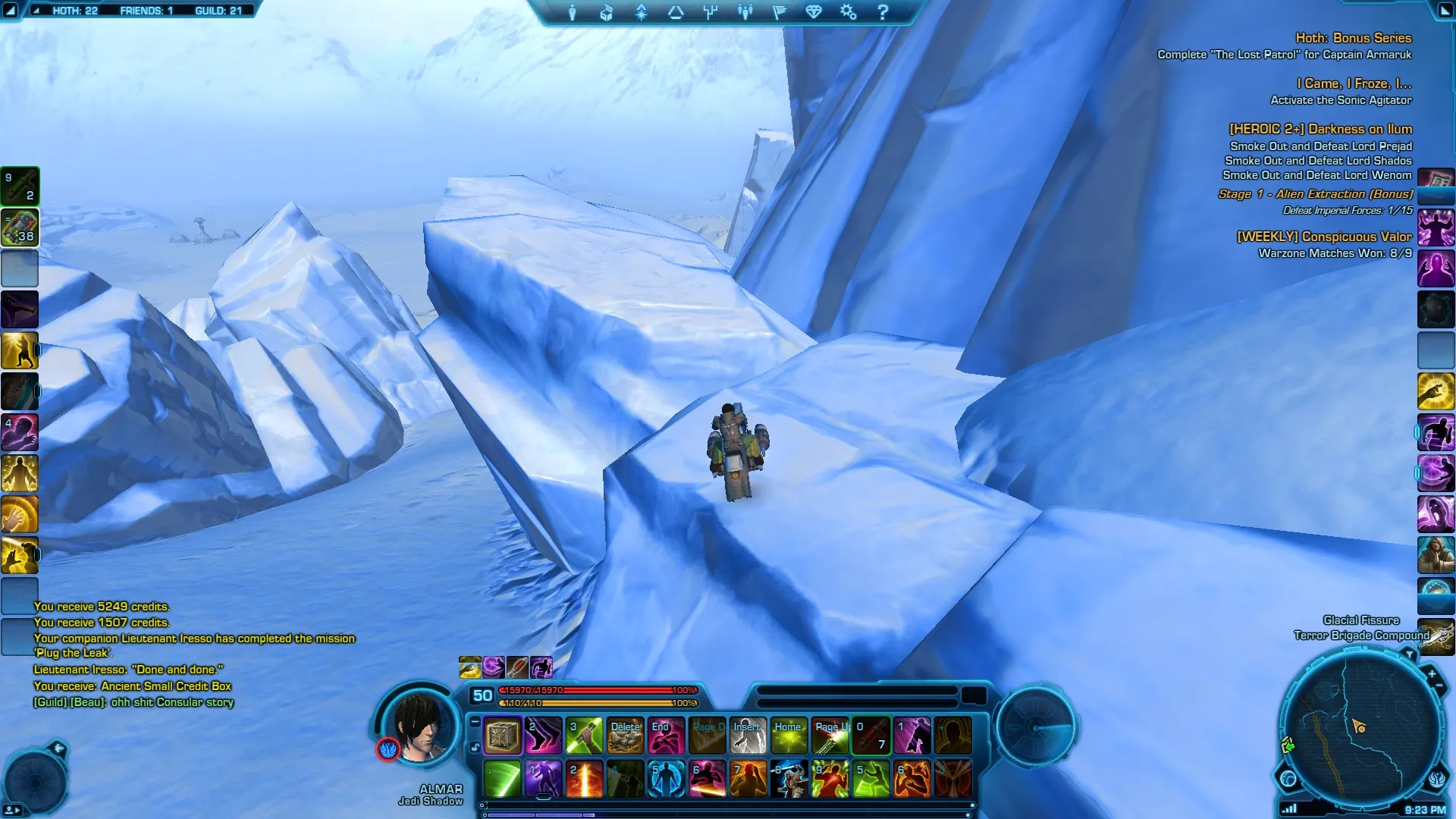1456x819 pixels.
Task: Select the Darkness on Ilum heroic mission tracker
Action: click(x=1320, y=129)
